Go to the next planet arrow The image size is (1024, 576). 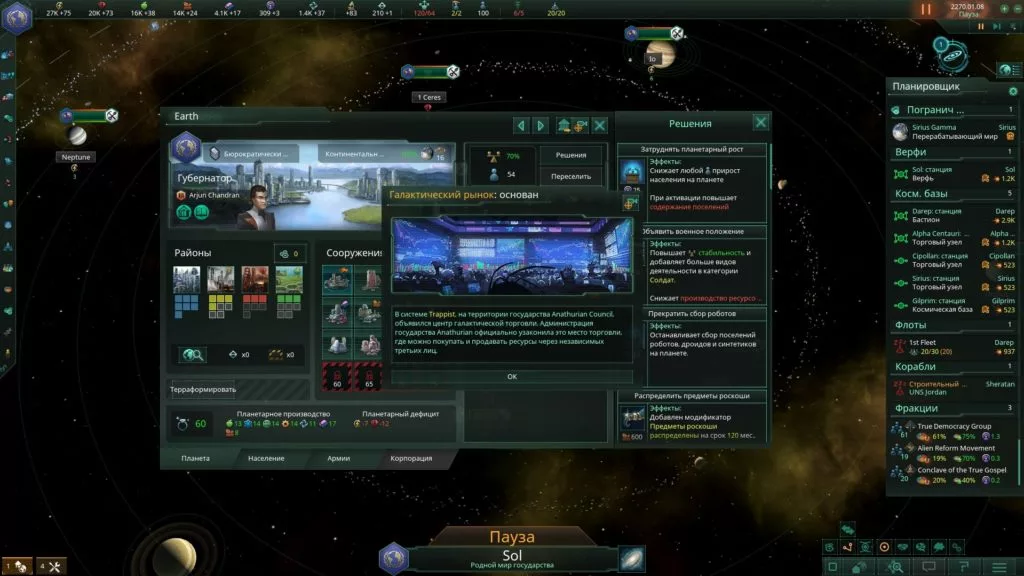pos(541,125)
